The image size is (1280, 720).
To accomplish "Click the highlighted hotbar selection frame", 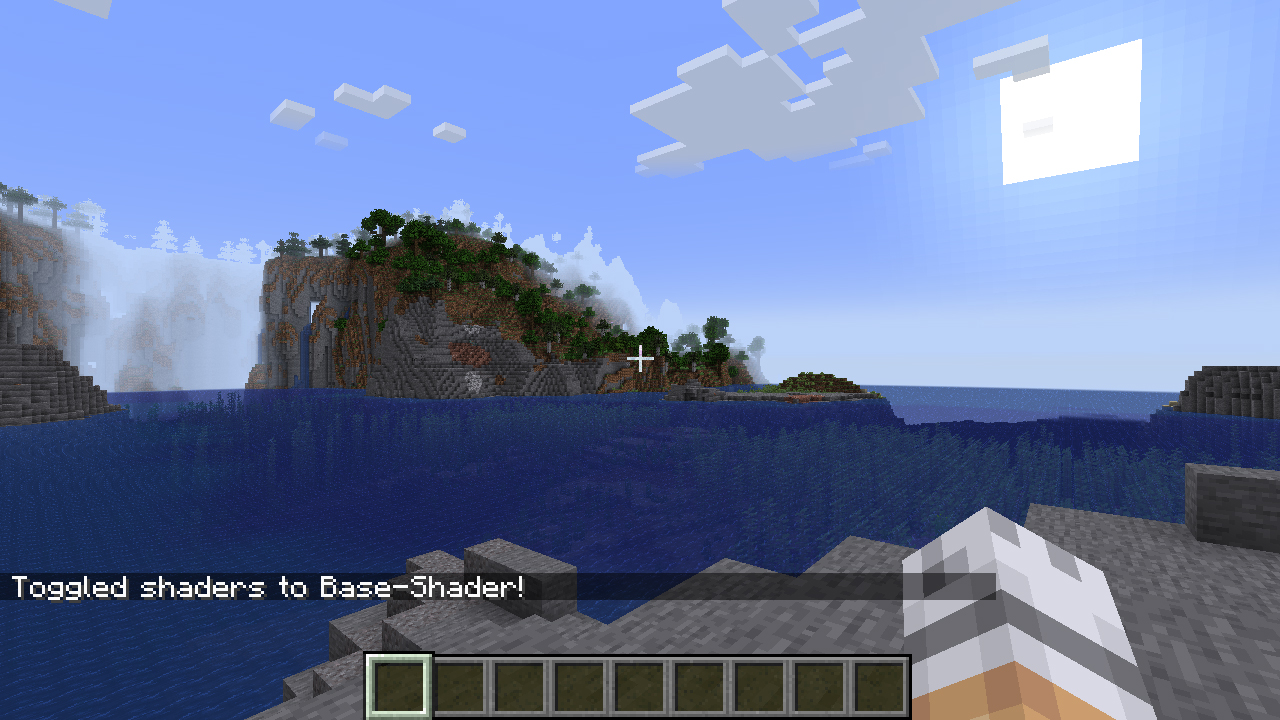I will pos(398,684).
